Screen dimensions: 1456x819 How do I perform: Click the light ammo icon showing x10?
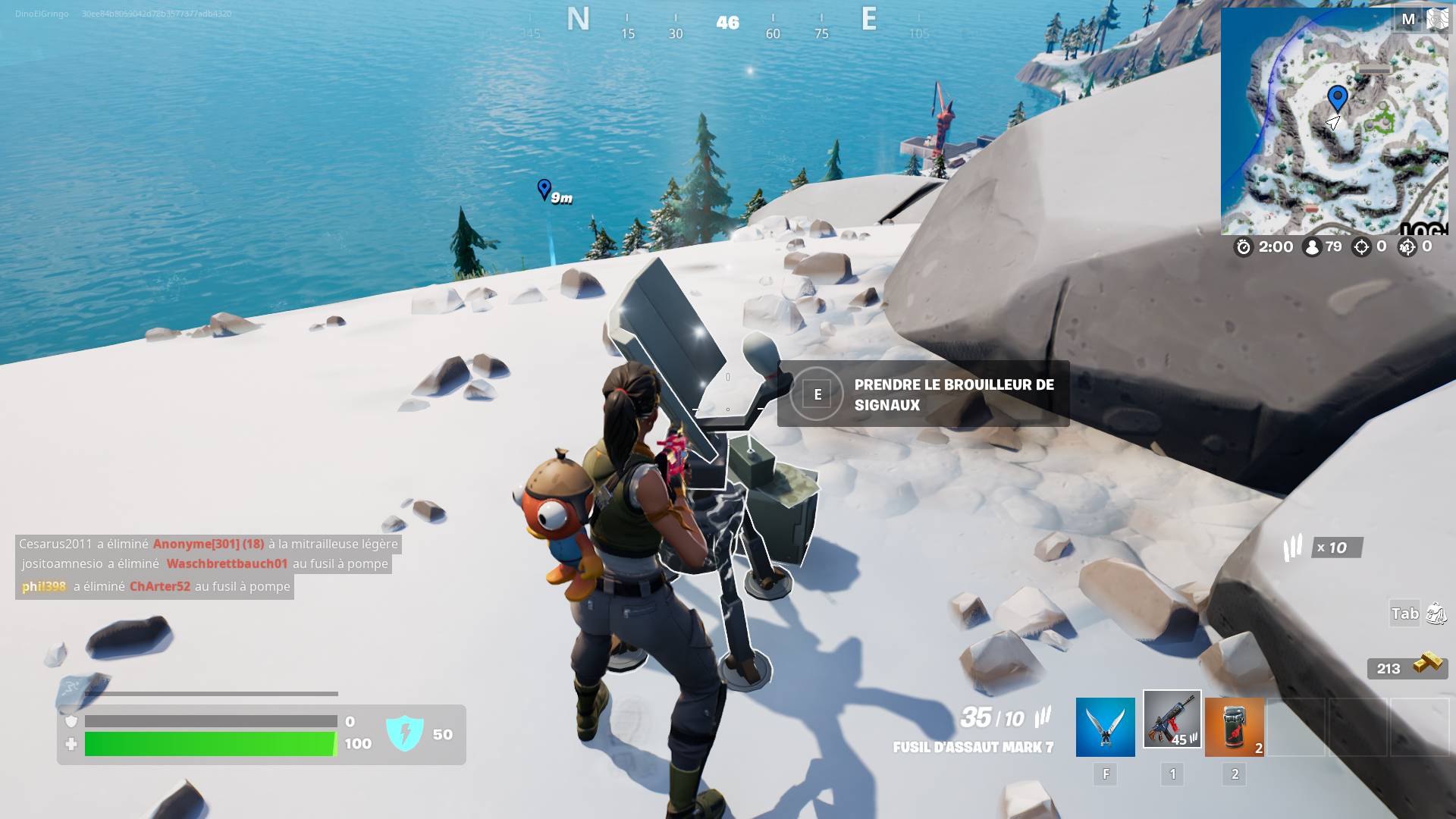[1293, 548]
